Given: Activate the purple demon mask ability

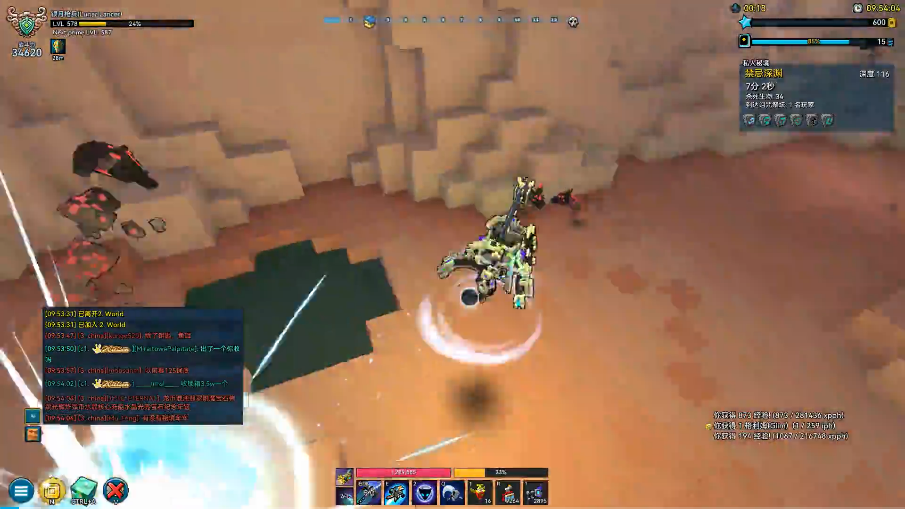Looking at the screenshot, I should point(424,492).
